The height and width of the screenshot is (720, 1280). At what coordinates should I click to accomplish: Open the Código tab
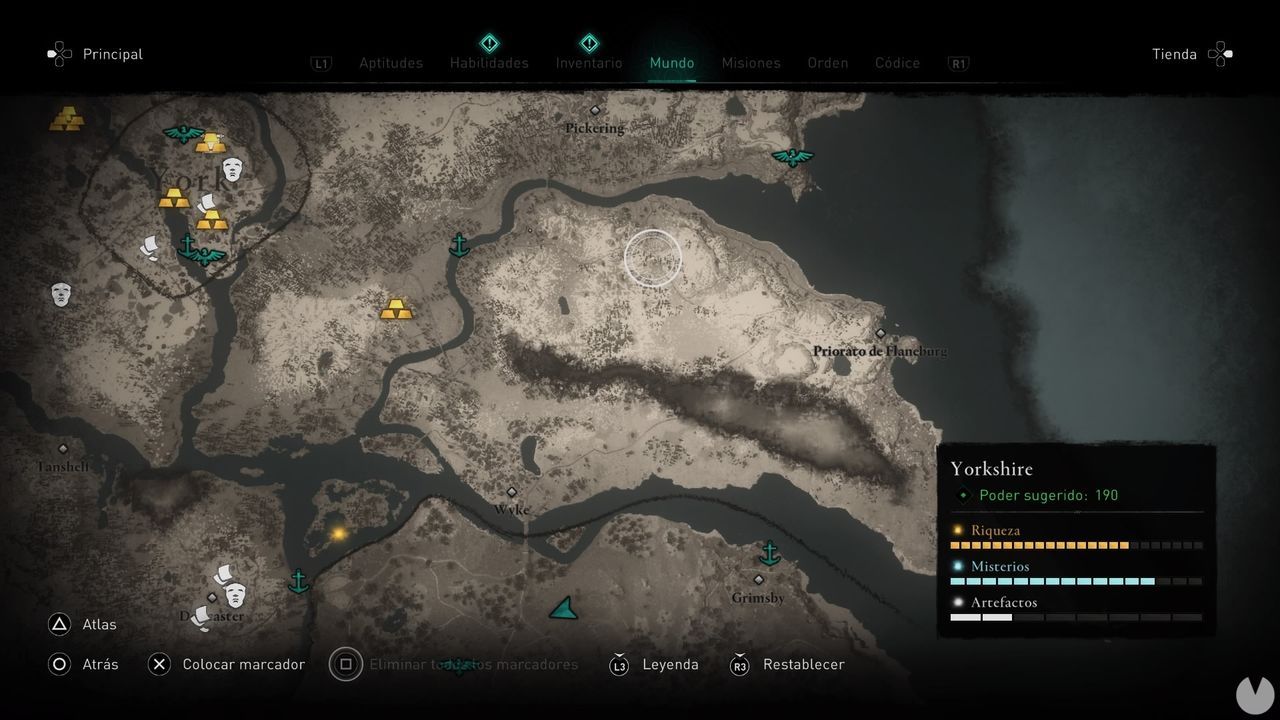pyautogui.click(x=897, y=62)
